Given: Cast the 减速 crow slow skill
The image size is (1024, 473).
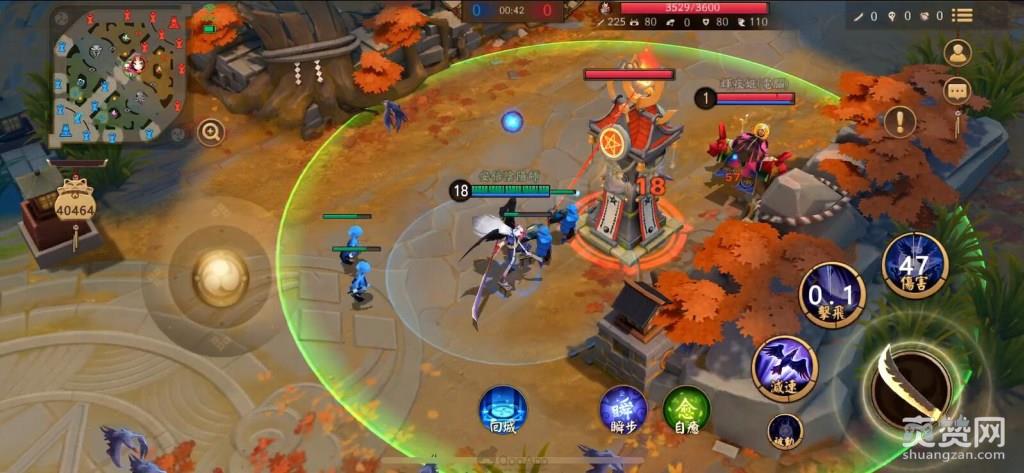Looking at the screenshot, I should (785, 368).
